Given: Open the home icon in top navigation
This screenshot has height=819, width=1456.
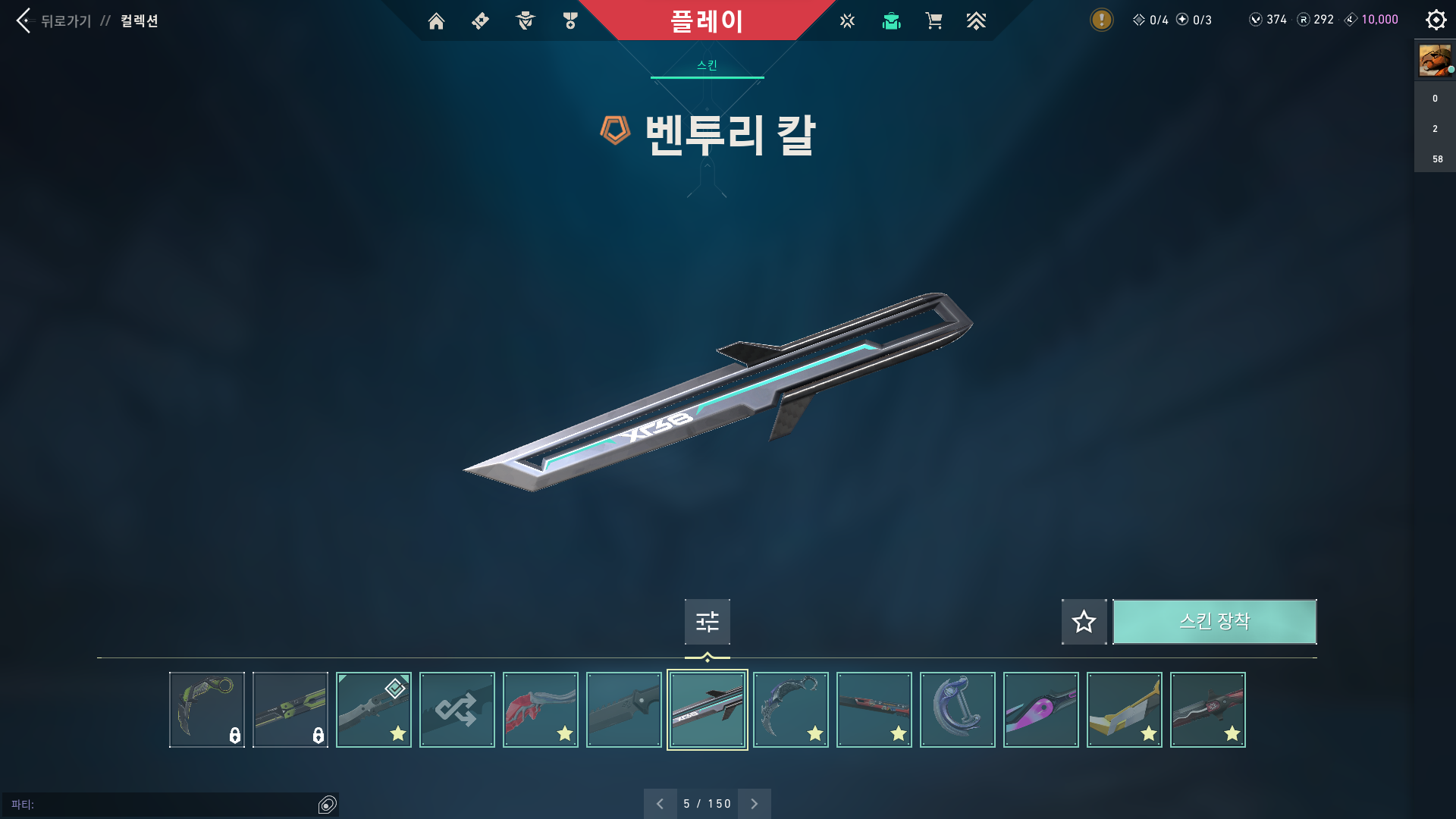Looking at the screenshot, I should 436,21.
